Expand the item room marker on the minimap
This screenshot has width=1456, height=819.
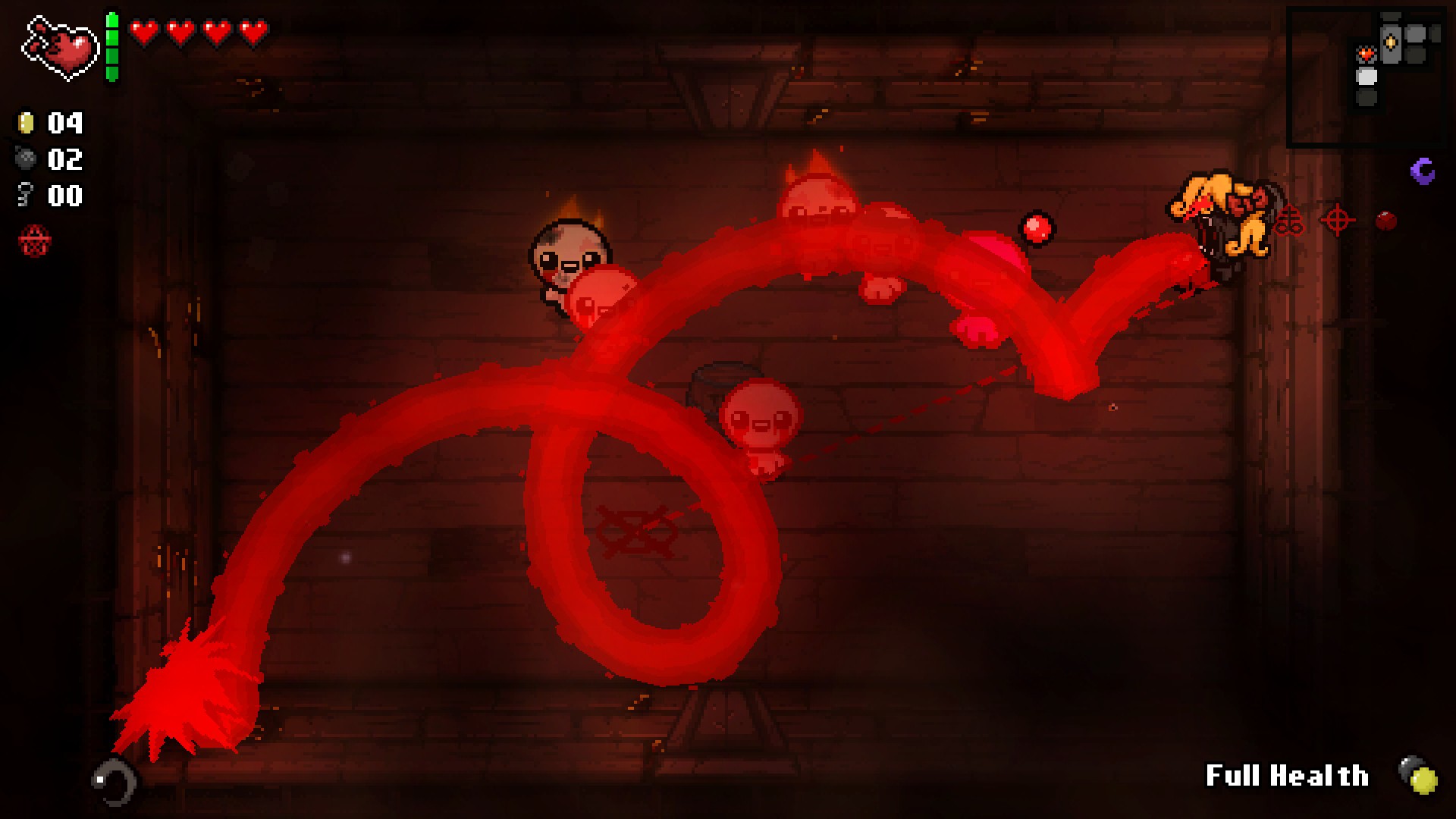[x=1390, y=42]
